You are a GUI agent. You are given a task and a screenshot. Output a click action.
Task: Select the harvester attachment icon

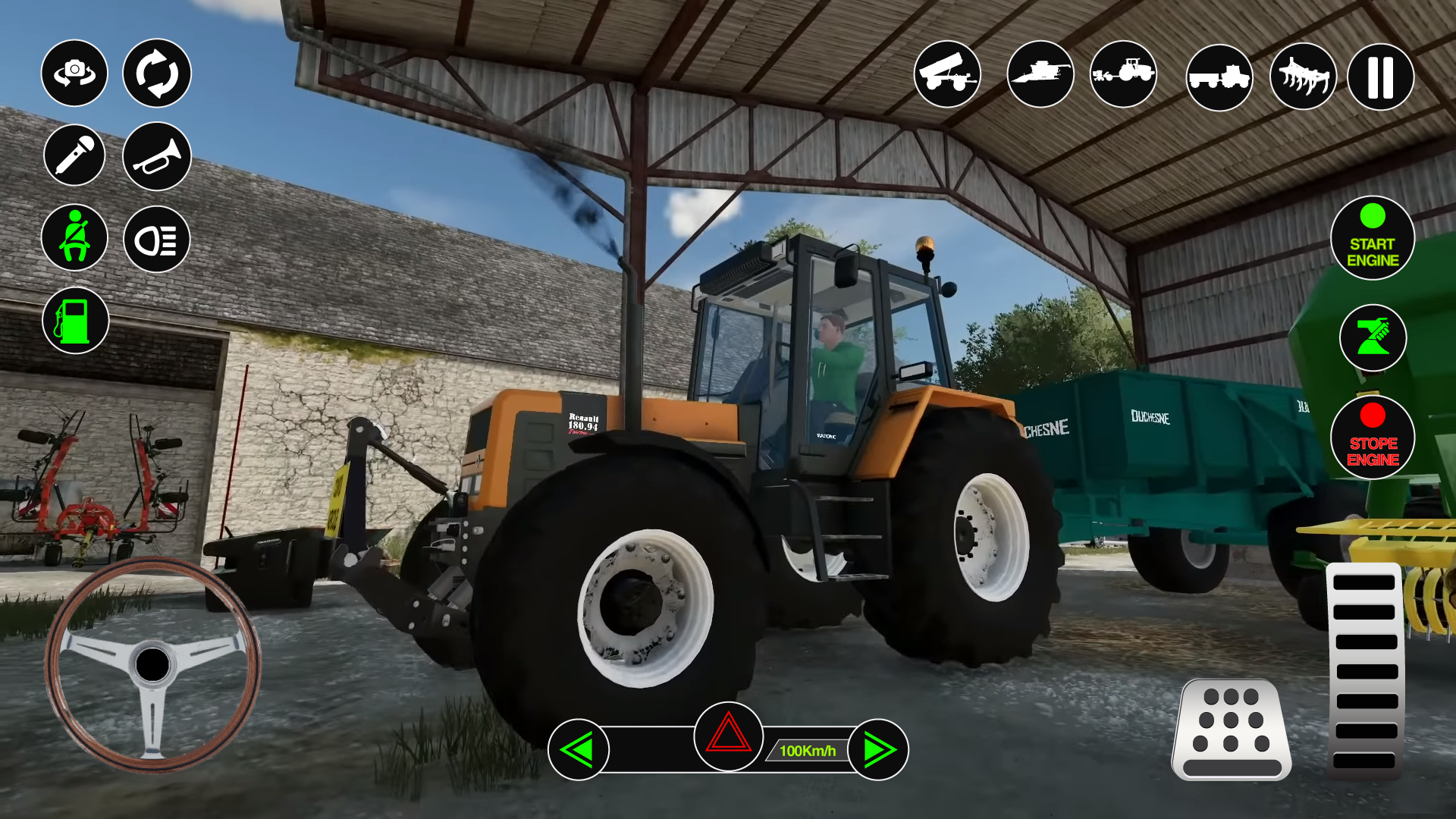(x=1040, y=74)
